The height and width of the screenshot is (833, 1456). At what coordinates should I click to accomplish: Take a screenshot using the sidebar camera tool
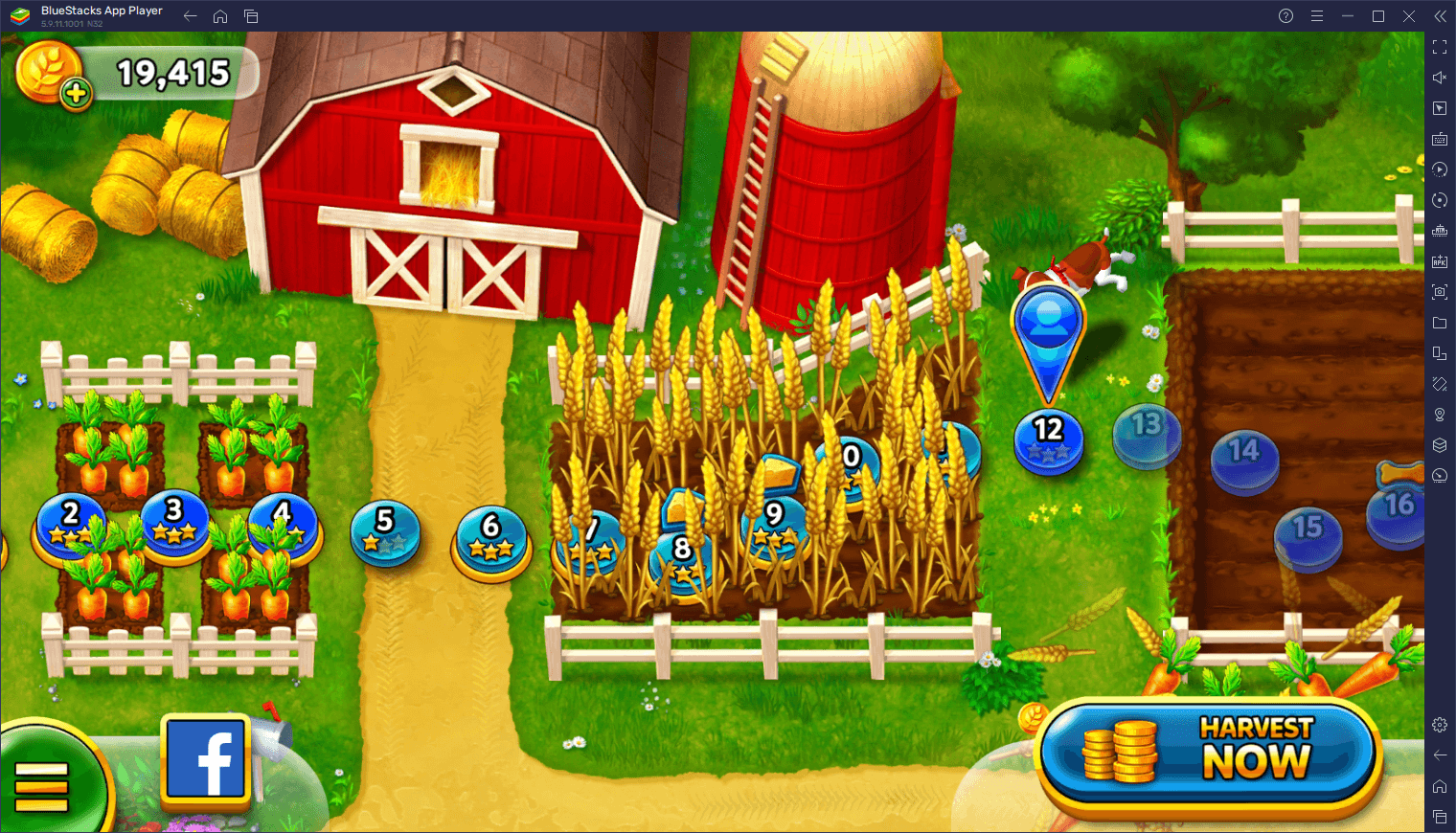(x=1440, y=292)
